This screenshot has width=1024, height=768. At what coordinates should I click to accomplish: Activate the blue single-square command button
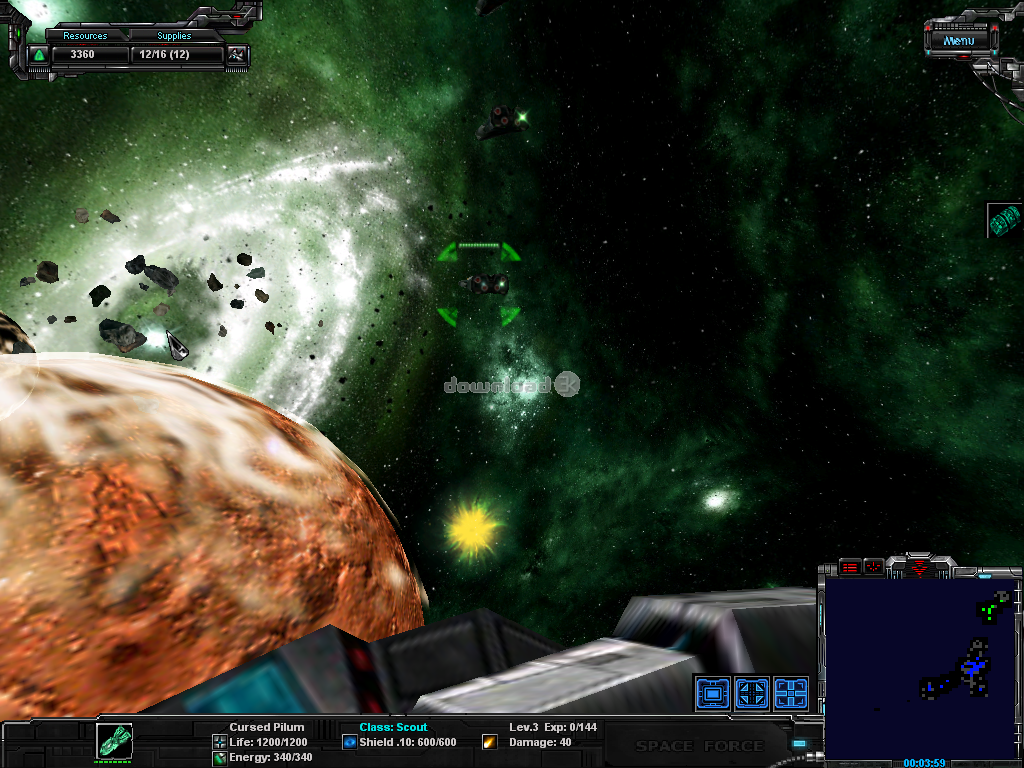(712, 692)
